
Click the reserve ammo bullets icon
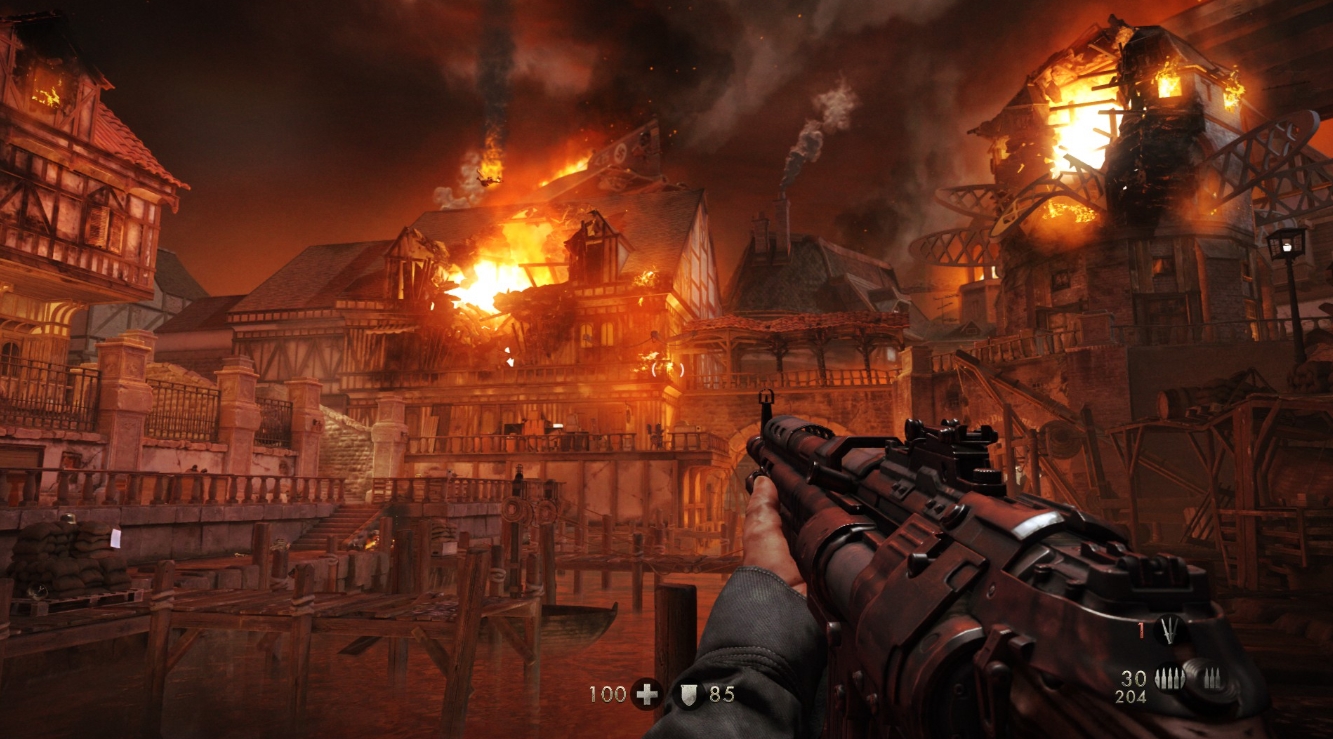pos(1213,676)
